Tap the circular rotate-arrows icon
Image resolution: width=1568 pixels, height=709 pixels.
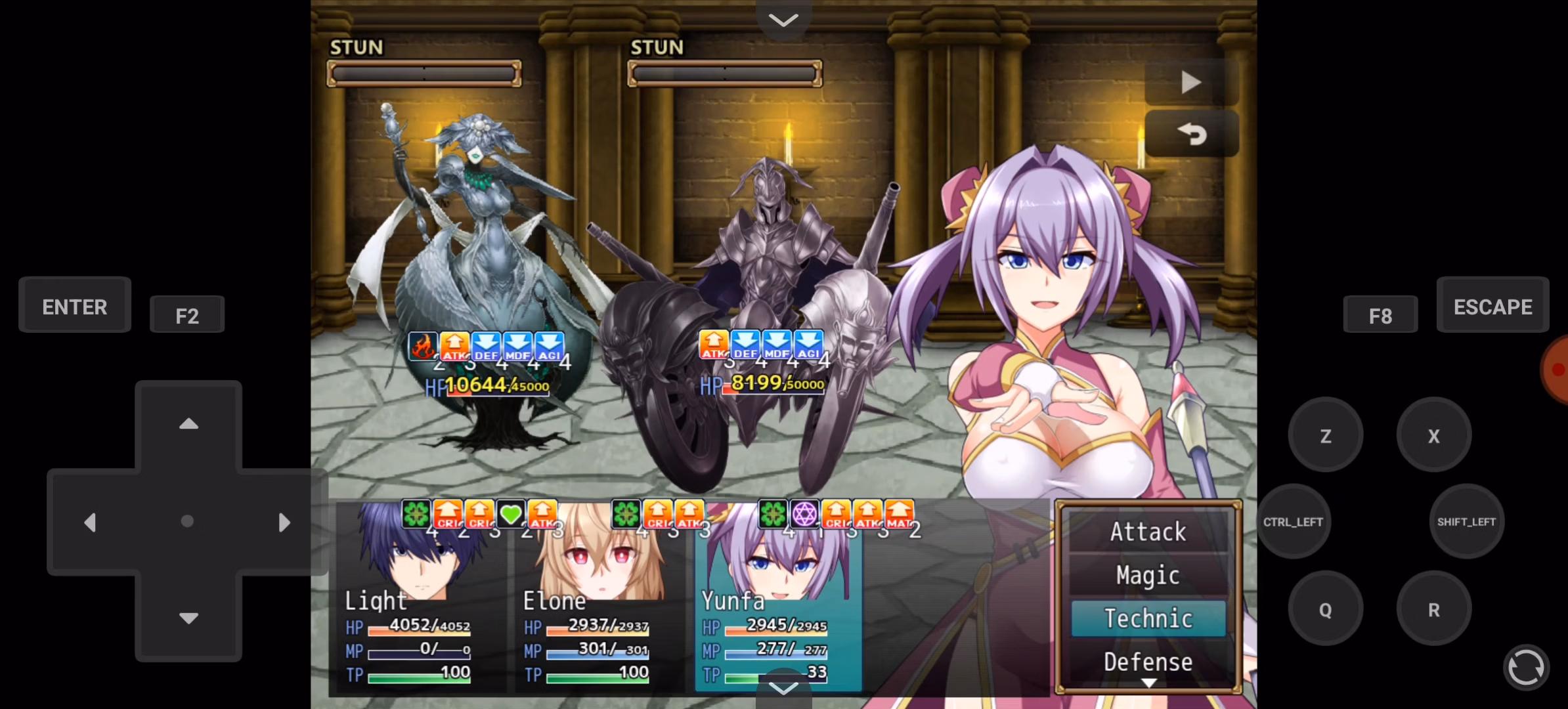click(x=1526, y=668)
